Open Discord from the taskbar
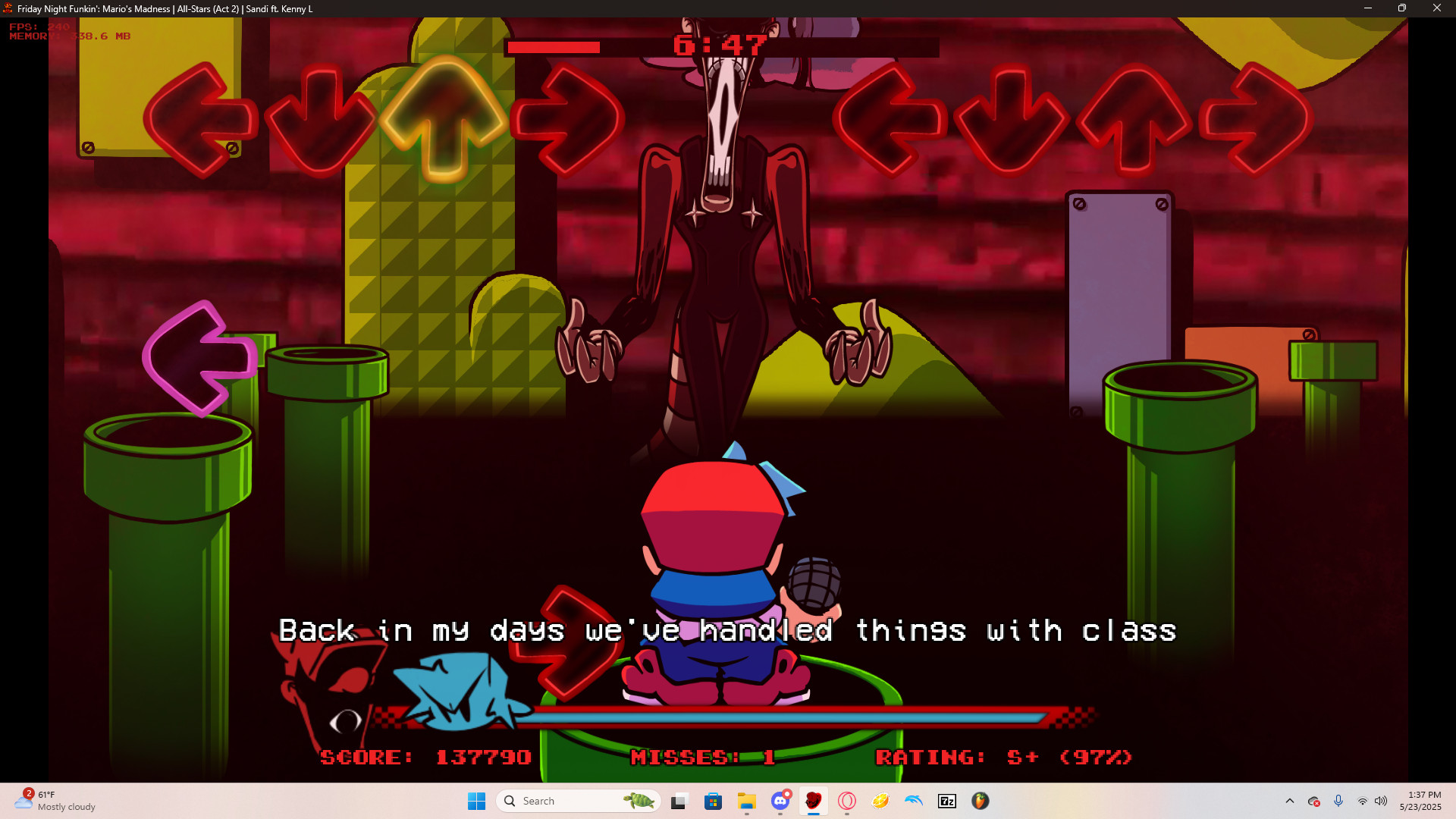Screen dimensions: 1456x819 coord(780,802)
